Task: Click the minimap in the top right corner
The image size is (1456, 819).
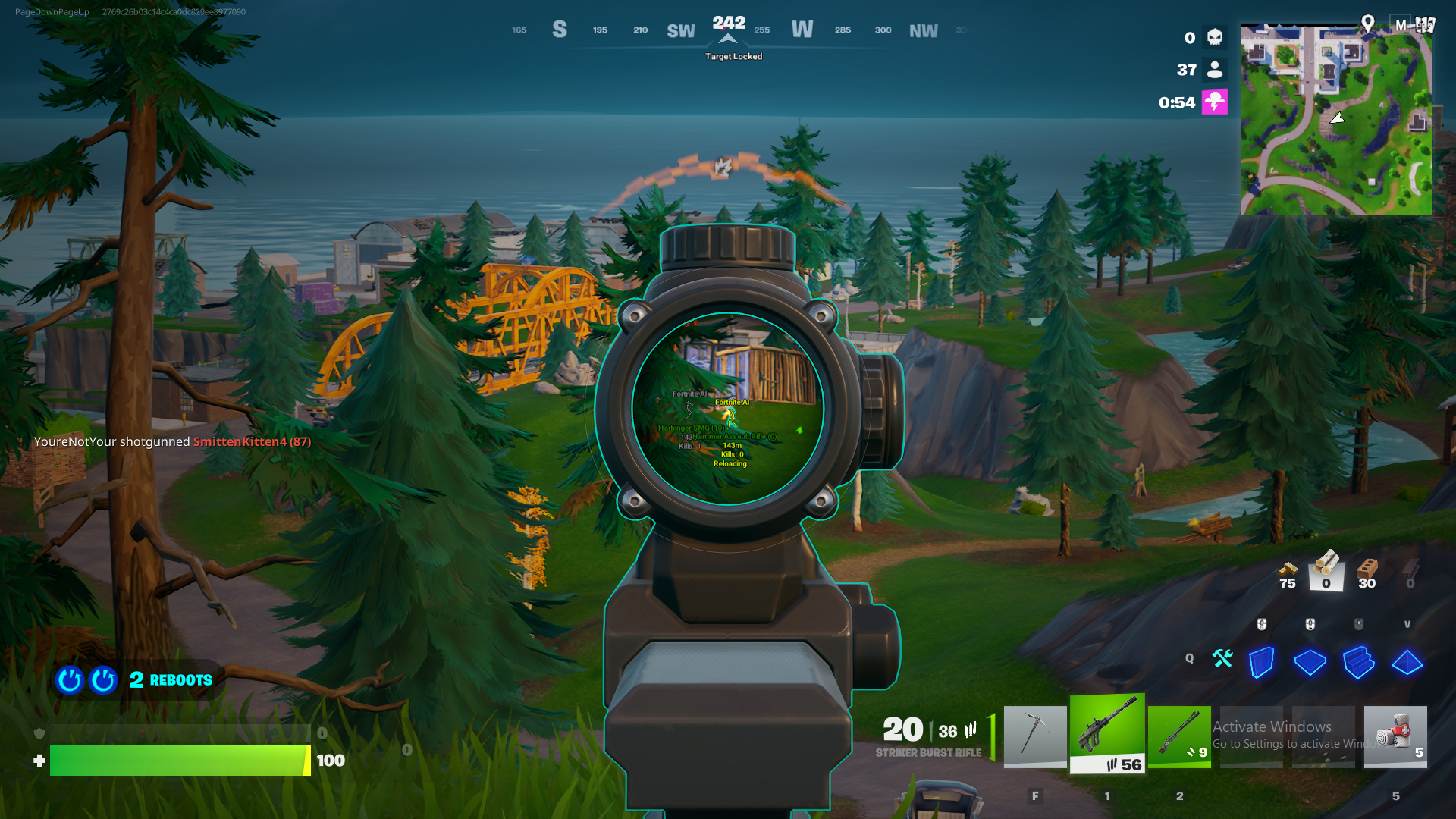Action: tap(1336, 118)
